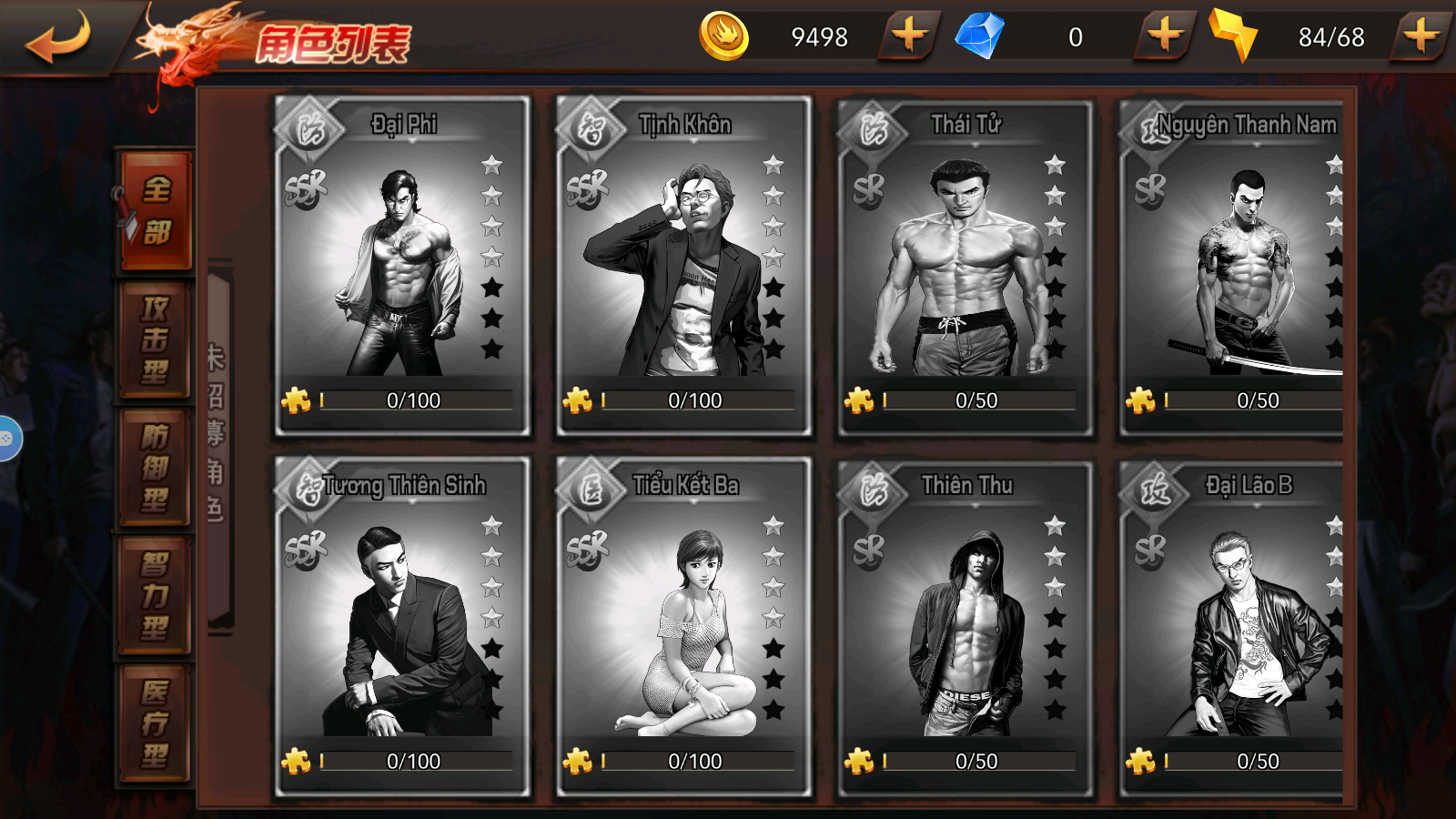Click the blue circle indicator on the left edge
Image resolution: width=1456 pixels, height=819 pixels.
[7, 440]
